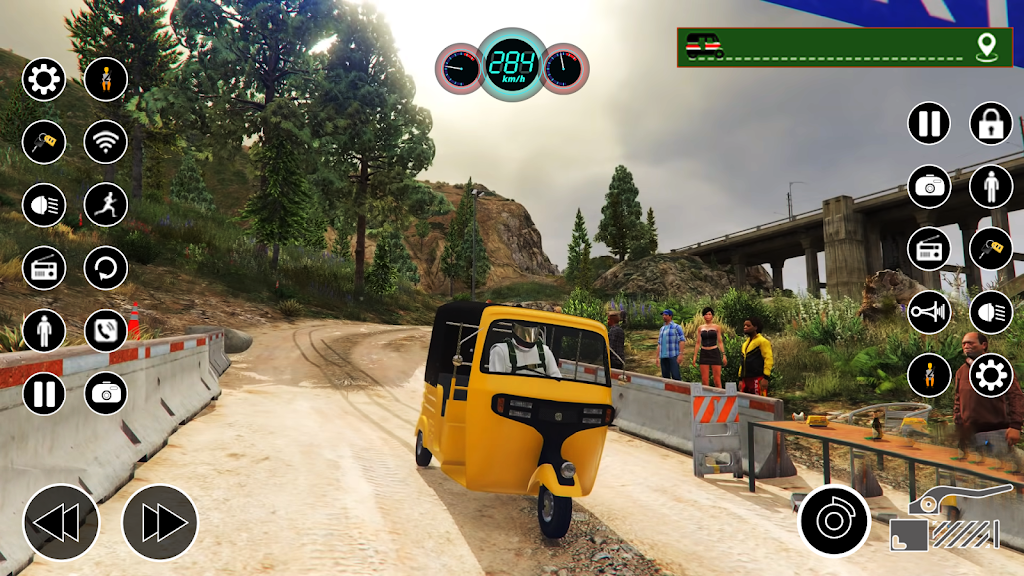Activate the running man icon
Viewport: 1024px width, 576px height.
pos(105,204)
